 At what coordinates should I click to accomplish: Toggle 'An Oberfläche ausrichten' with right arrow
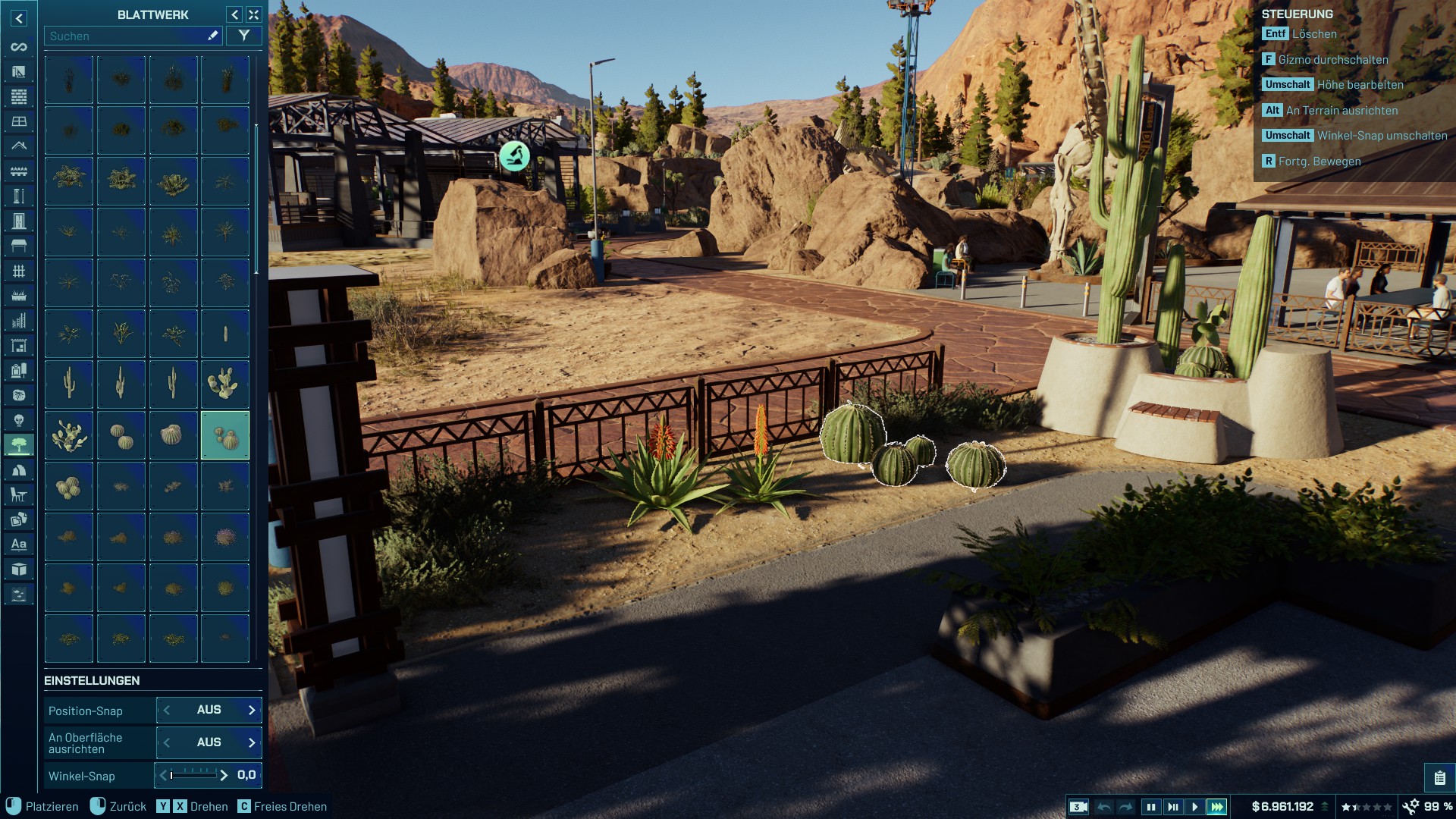252,743
